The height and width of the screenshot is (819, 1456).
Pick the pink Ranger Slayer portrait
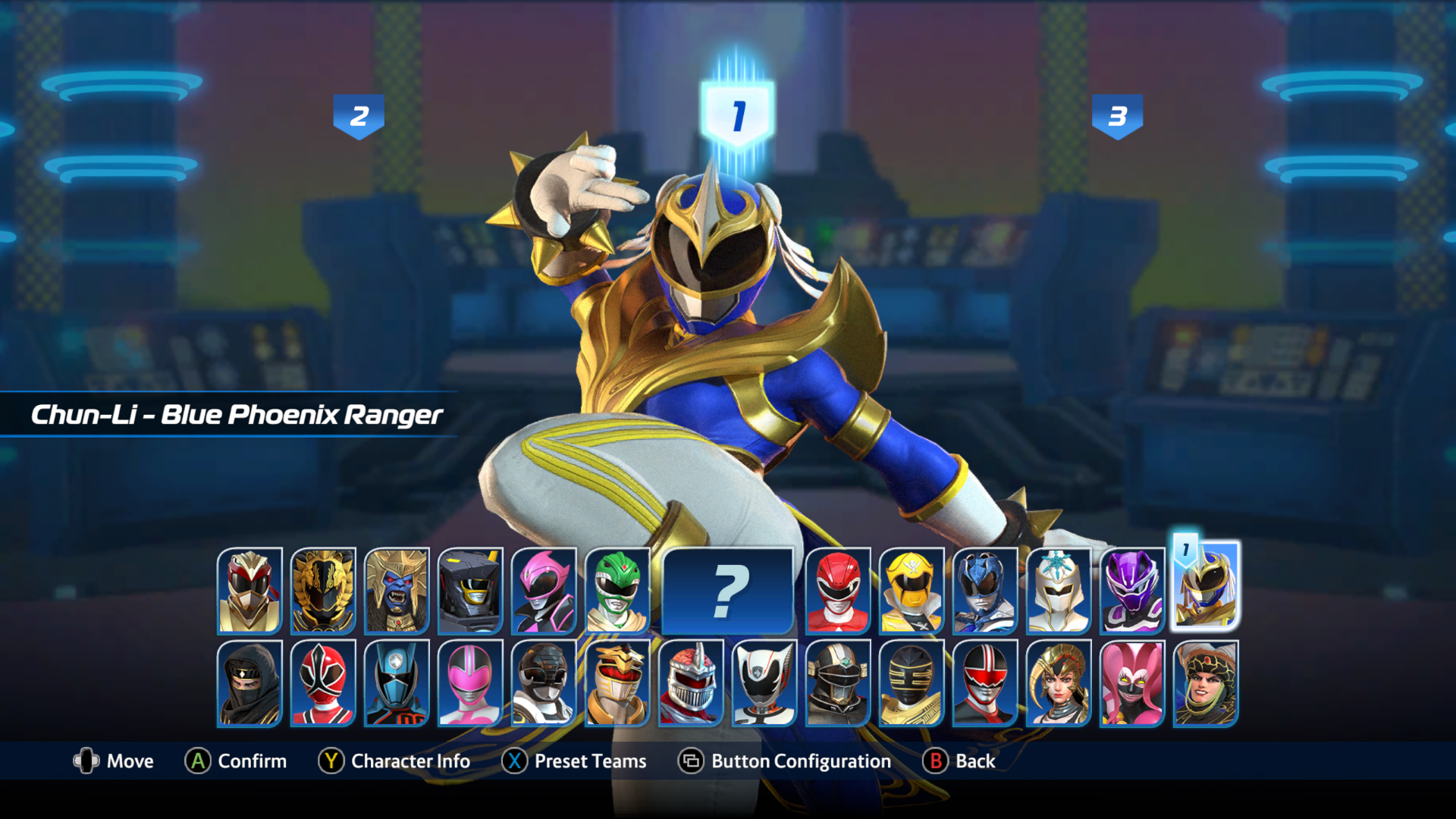(544, 591)
